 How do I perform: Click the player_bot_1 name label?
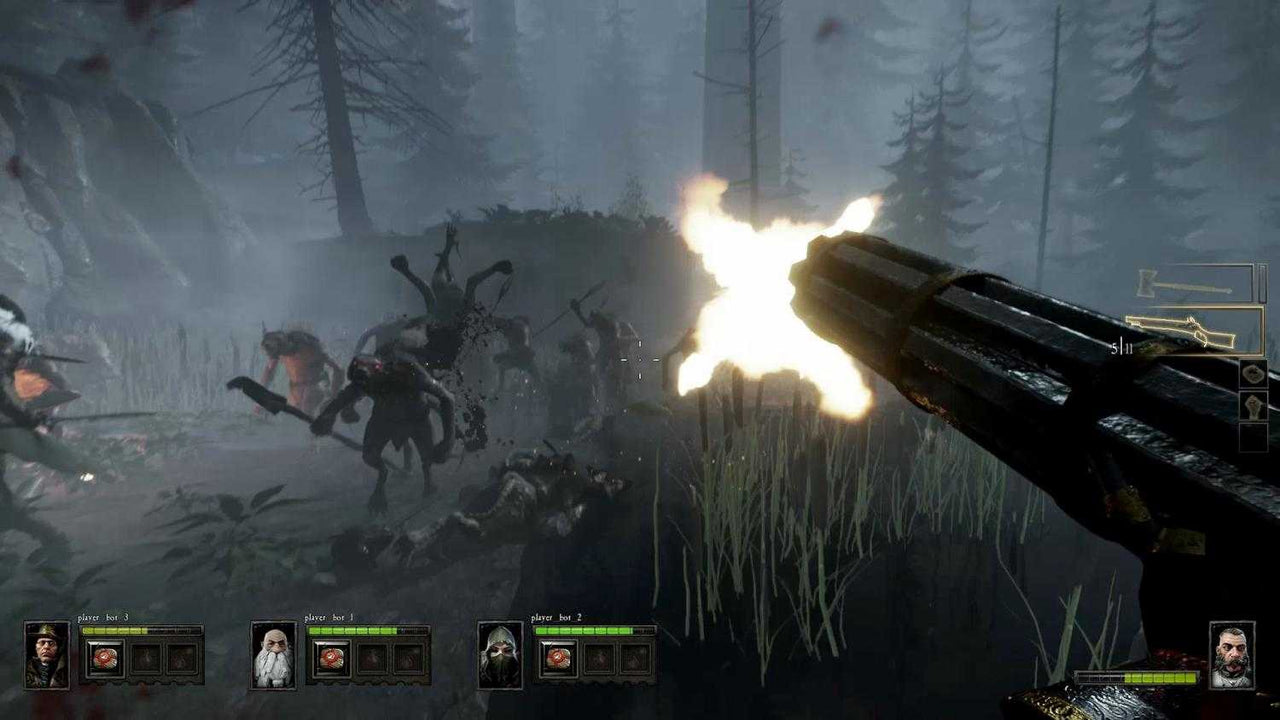tap(328, 618)
